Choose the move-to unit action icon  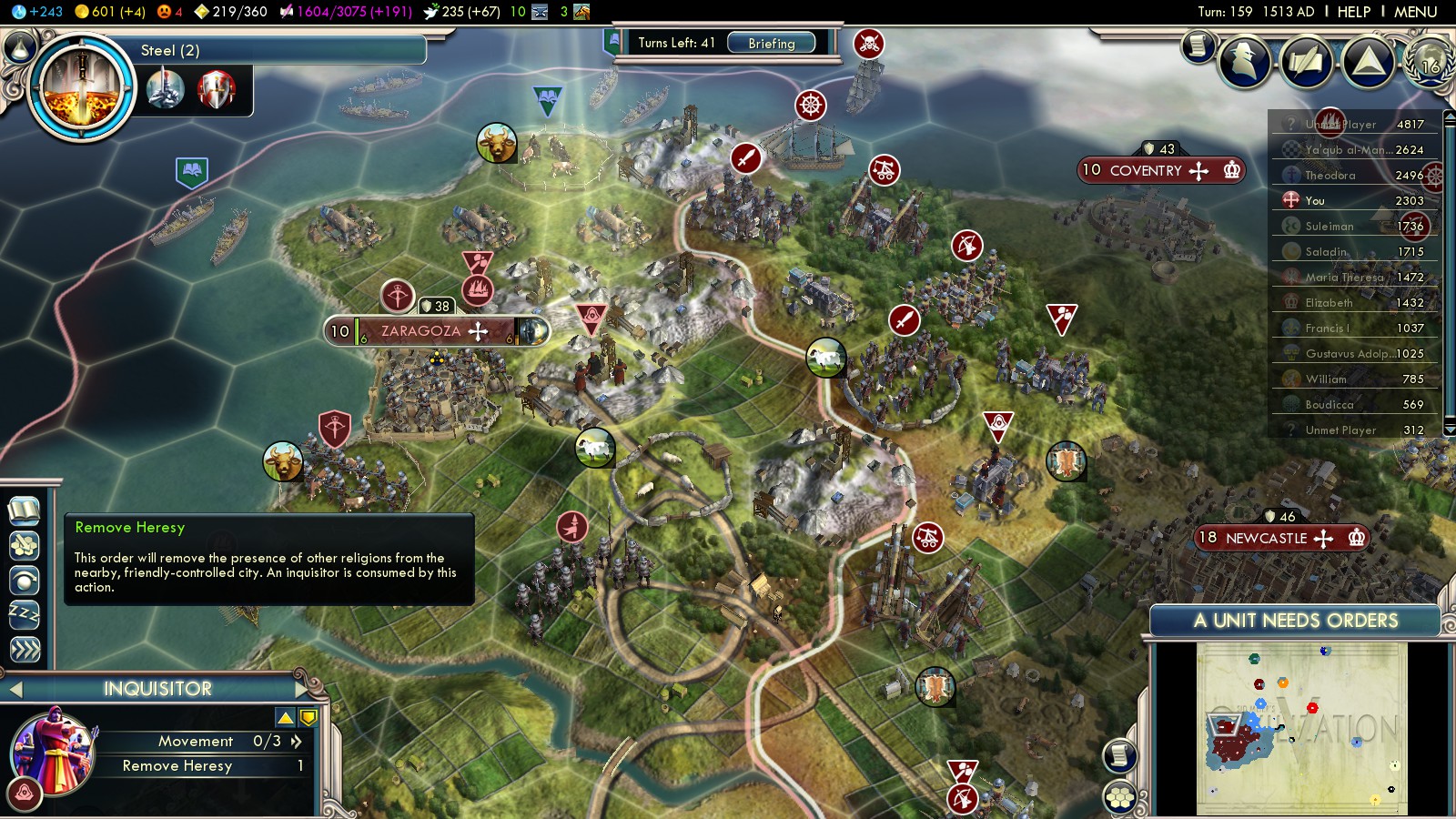25,580
